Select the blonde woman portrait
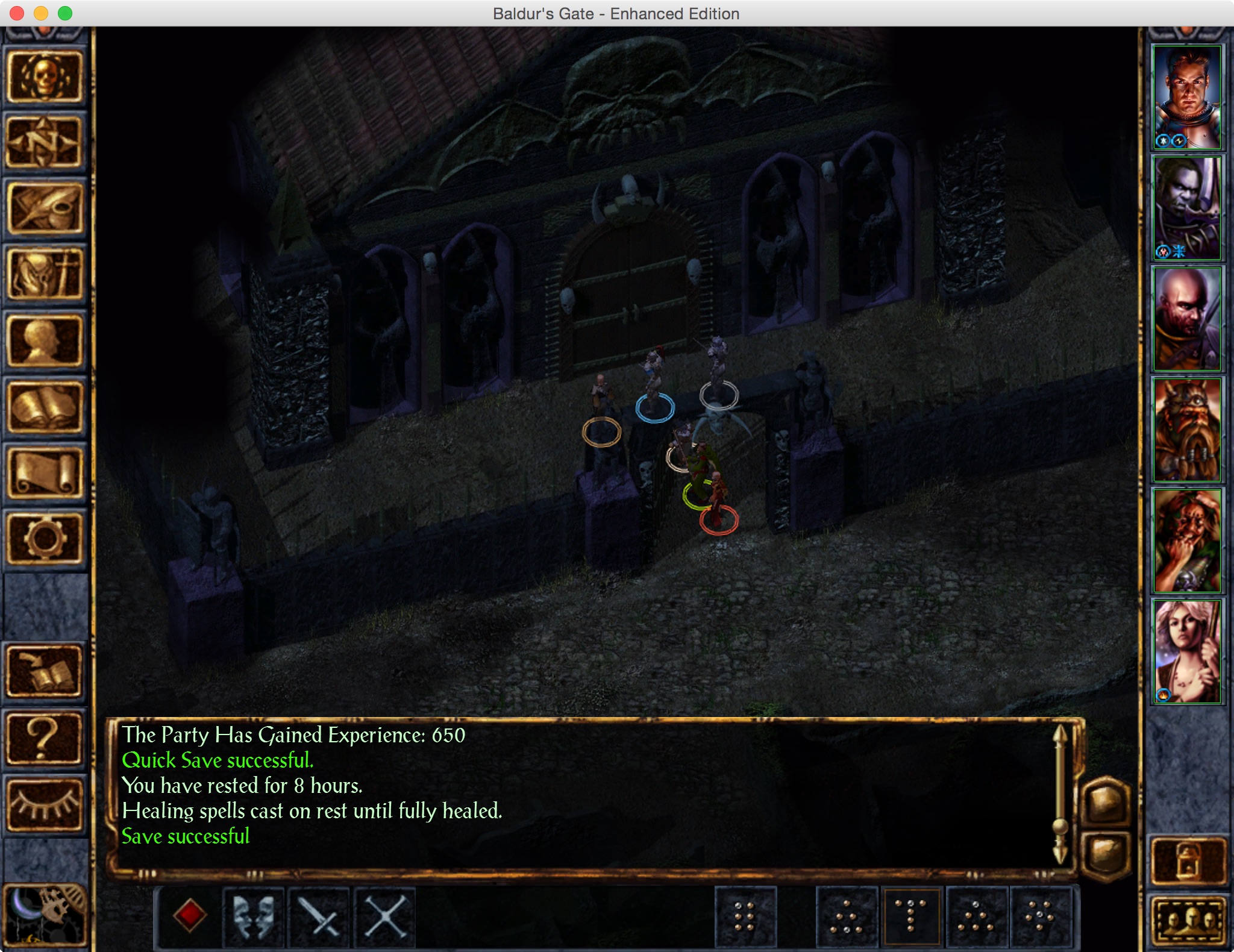The image size is (1234, 952). click(x=1186, y=651)
